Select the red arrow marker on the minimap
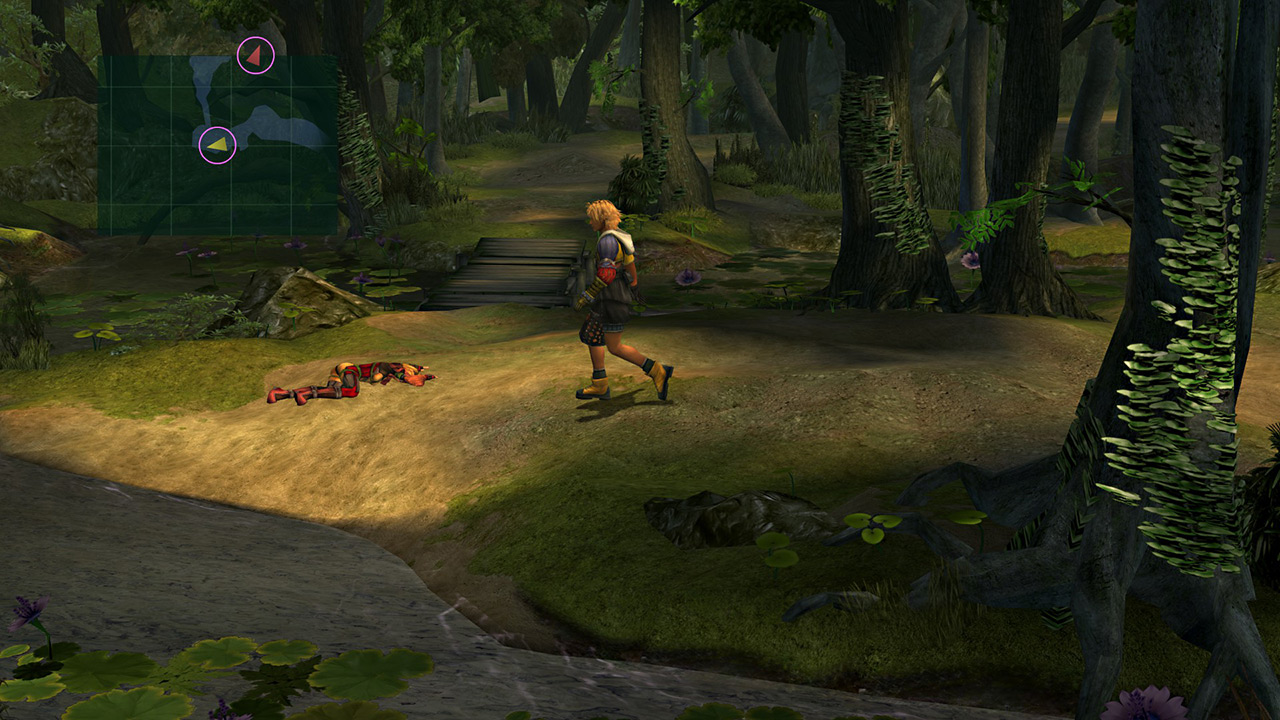This screenshot has width=1280, height=720. coord(256,56)
